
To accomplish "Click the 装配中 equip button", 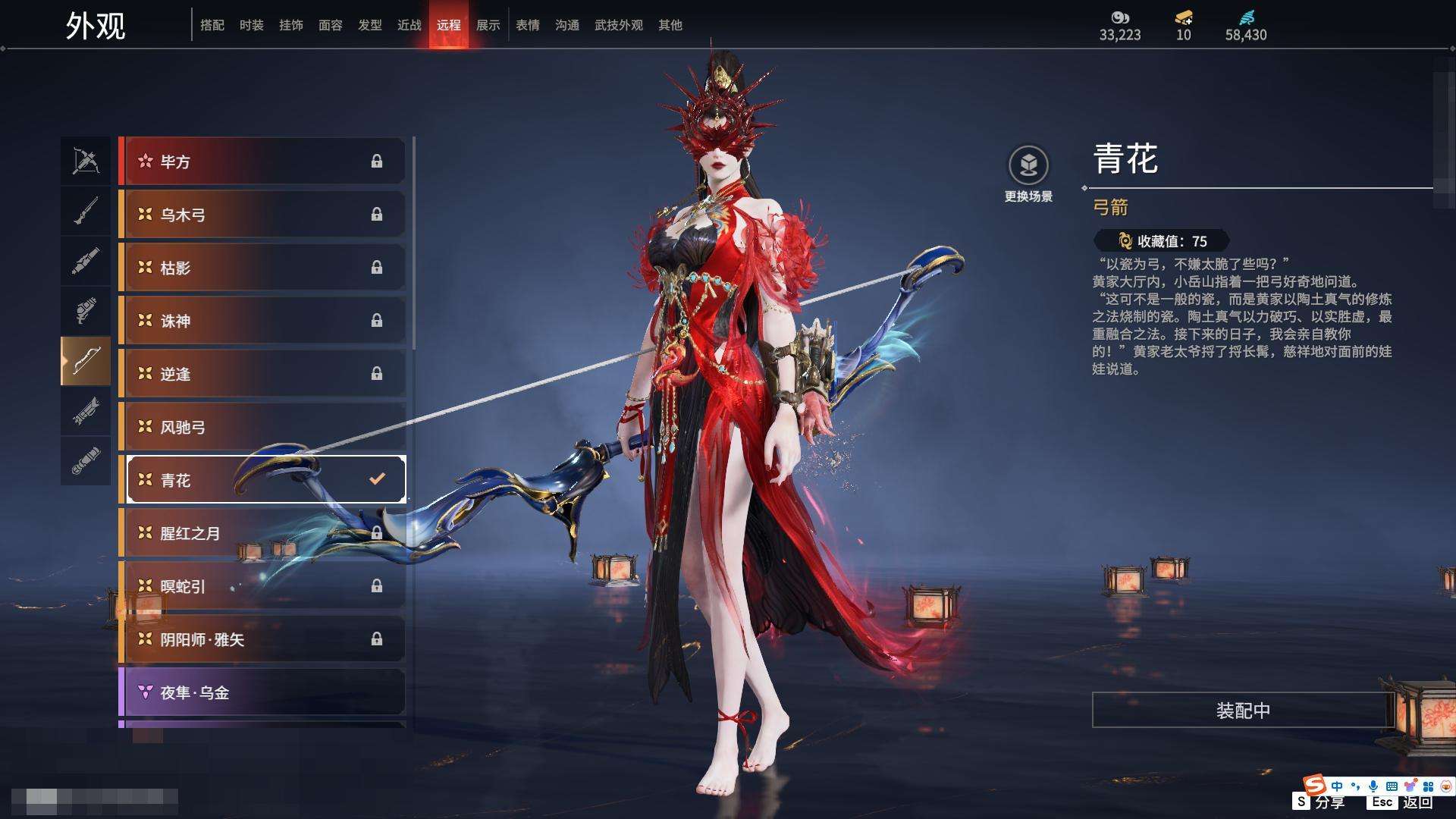I will (x=1243, y=711).
